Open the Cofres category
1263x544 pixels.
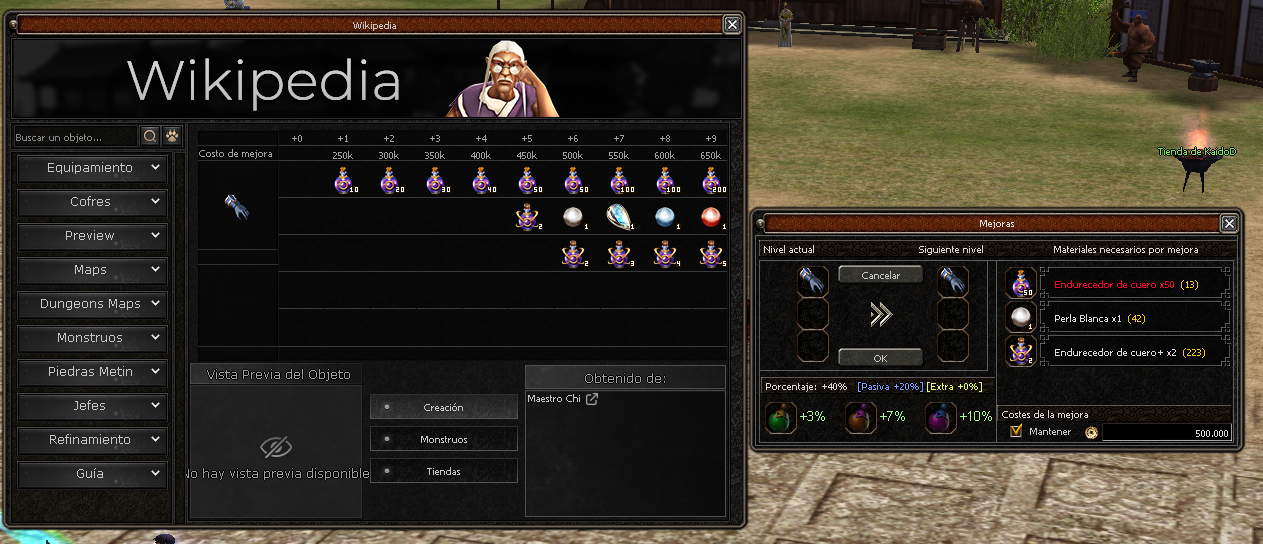90,202
